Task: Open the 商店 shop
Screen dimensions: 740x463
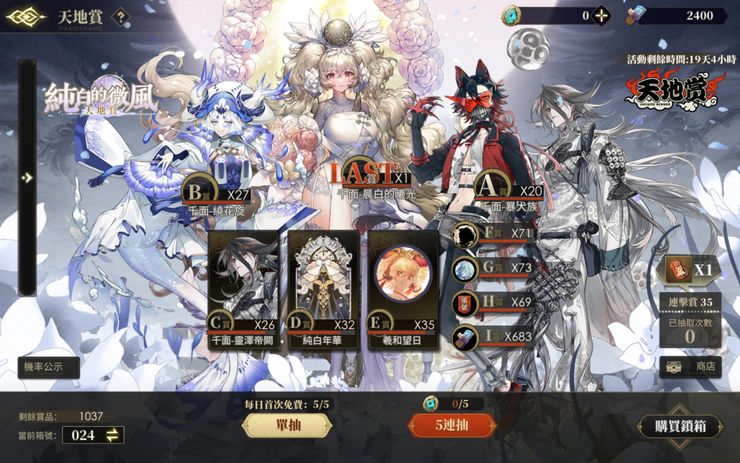Action: [x=692, y=367]
